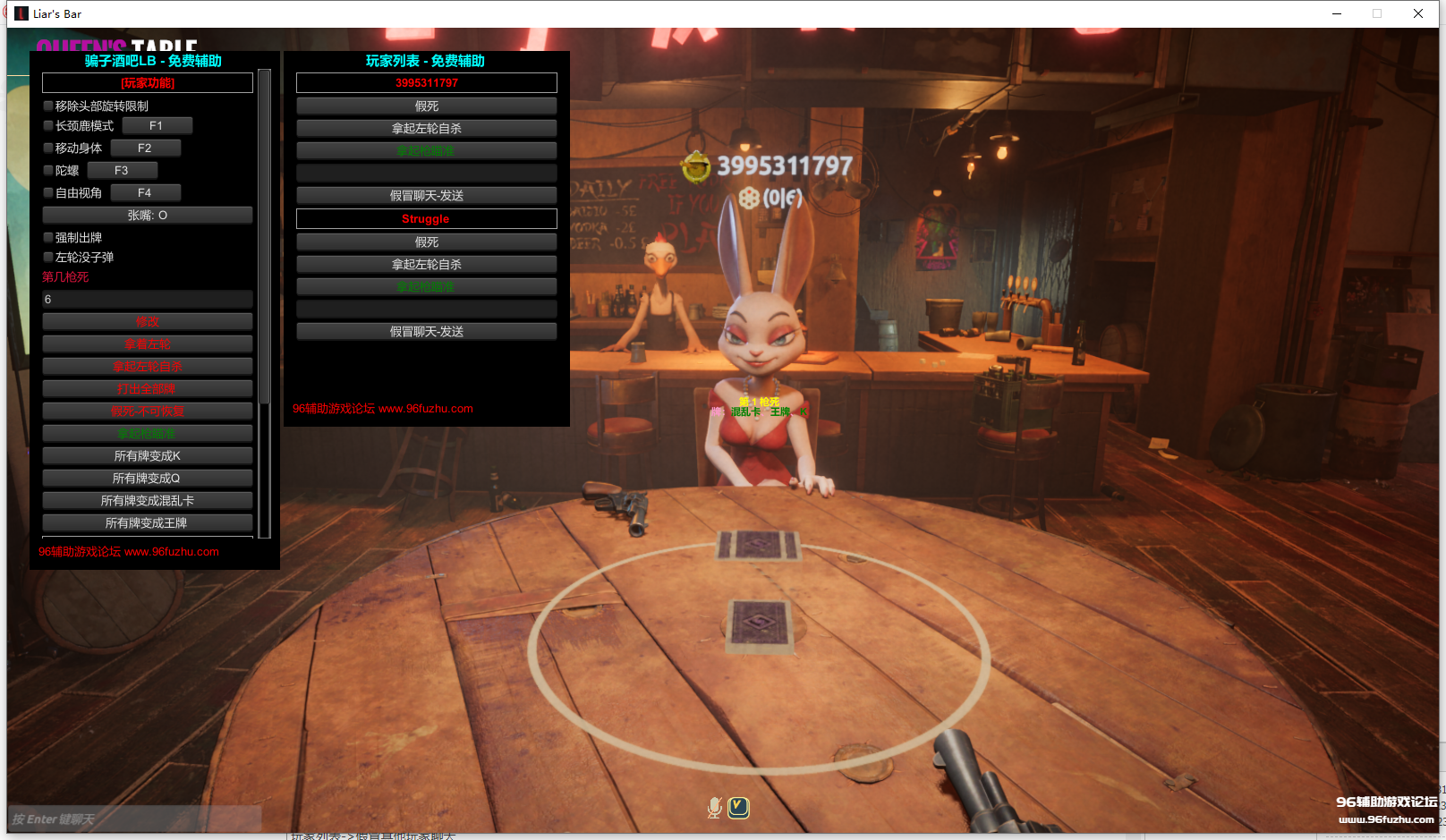
Task: Click the 张嘴: O button
Action: click(x=148, y=216)
